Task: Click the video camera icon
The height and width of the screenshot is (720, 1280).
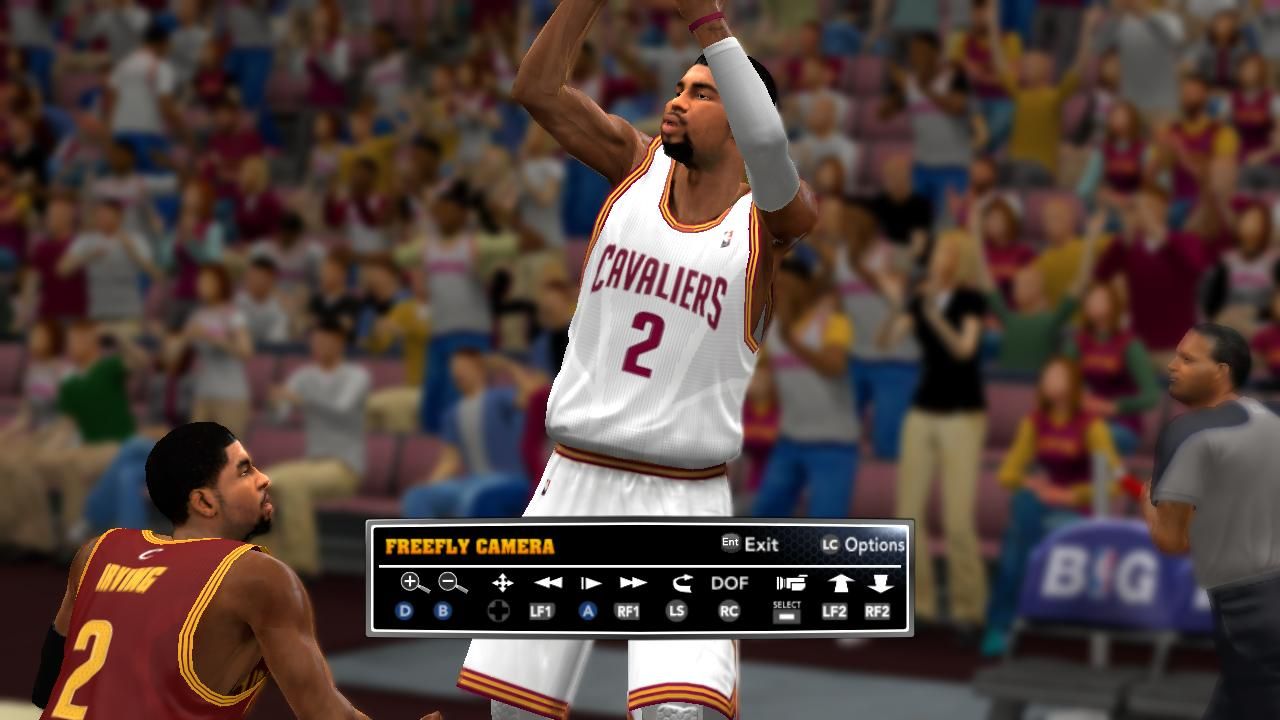Action: (790, 582)
